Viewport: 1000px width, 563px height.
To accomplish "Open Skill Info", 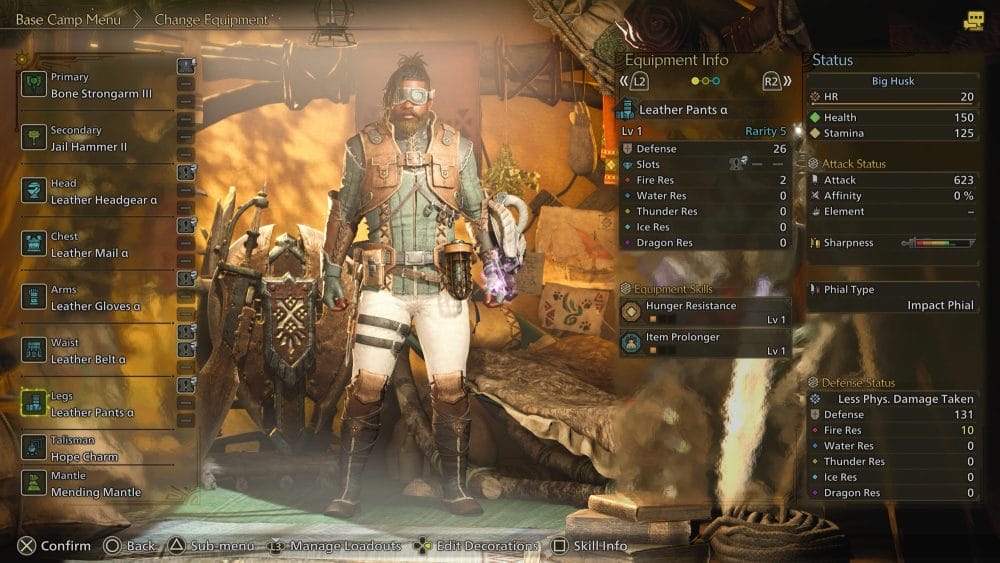I will click(x=590, y=546).
